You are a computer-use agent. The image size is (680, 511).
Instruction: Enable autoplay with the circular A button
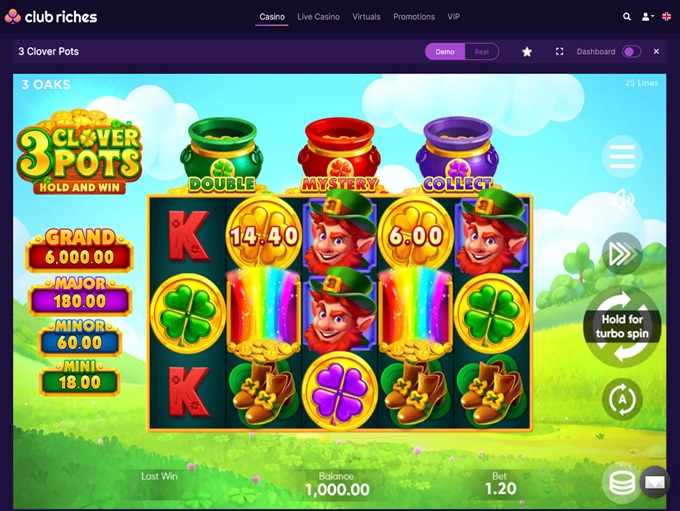(622, 399)
